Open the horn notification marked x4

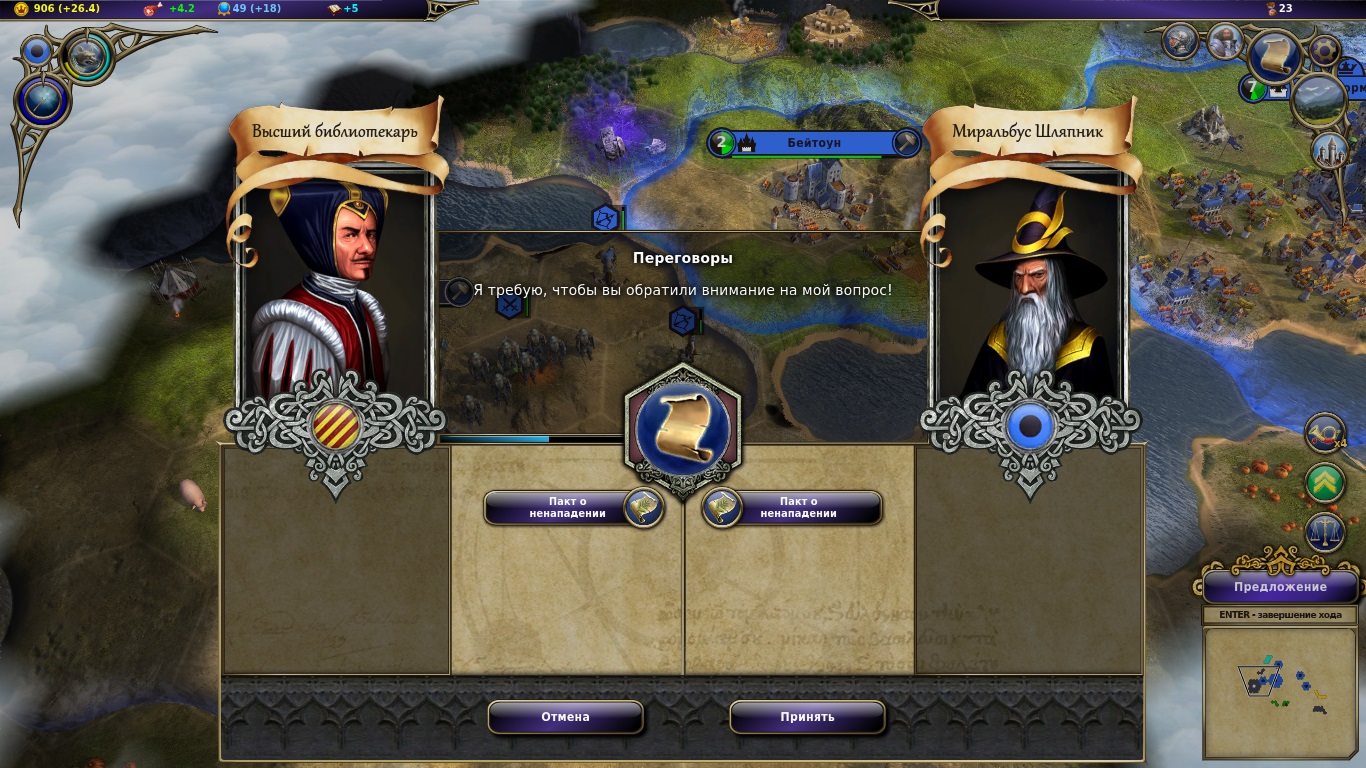[x=1325, y=433]
